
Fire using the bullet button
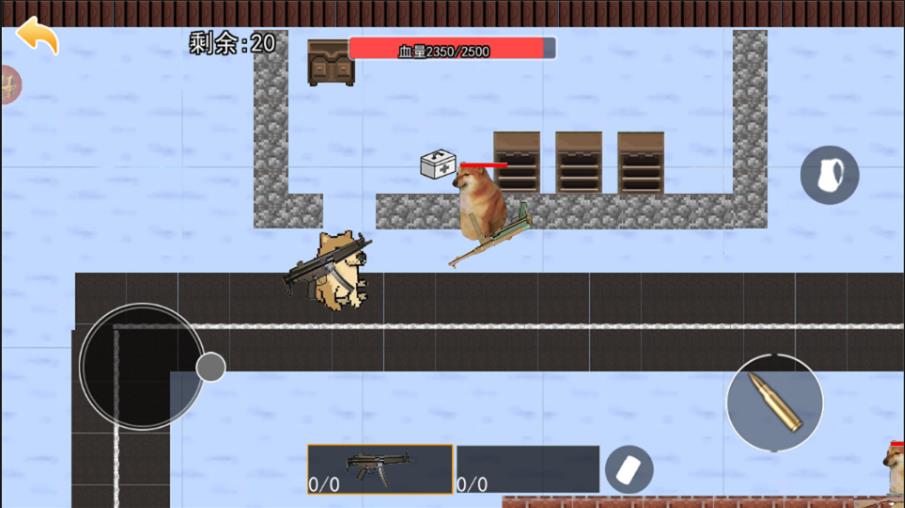775,403
